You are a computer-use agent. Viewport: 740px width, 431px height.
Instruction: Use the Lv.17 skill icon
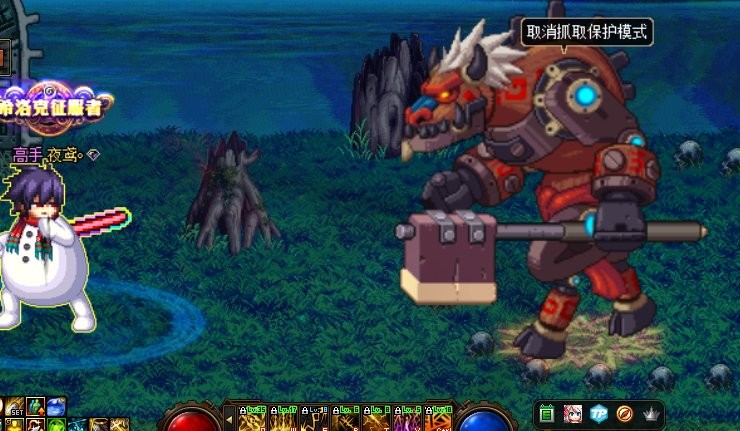(x=283, y=420)
